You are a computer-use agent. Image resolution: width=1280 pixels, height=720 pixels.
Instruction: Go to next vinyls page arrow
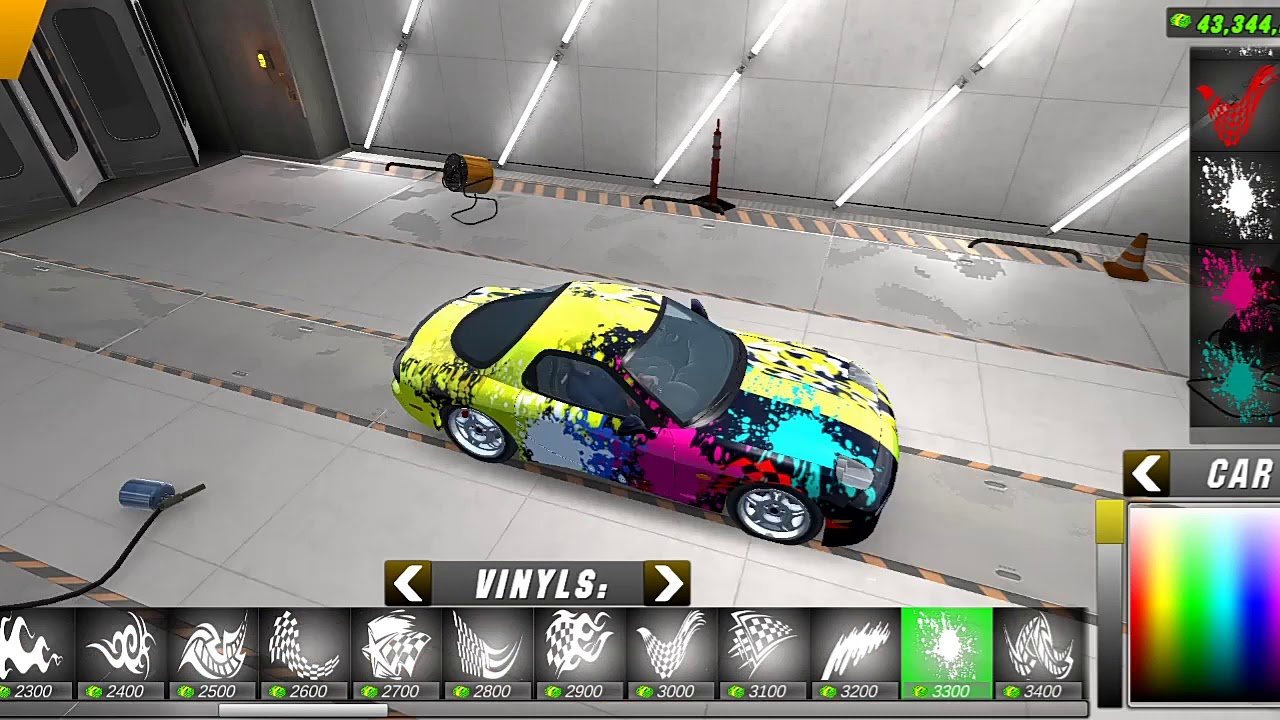[666, 583]
